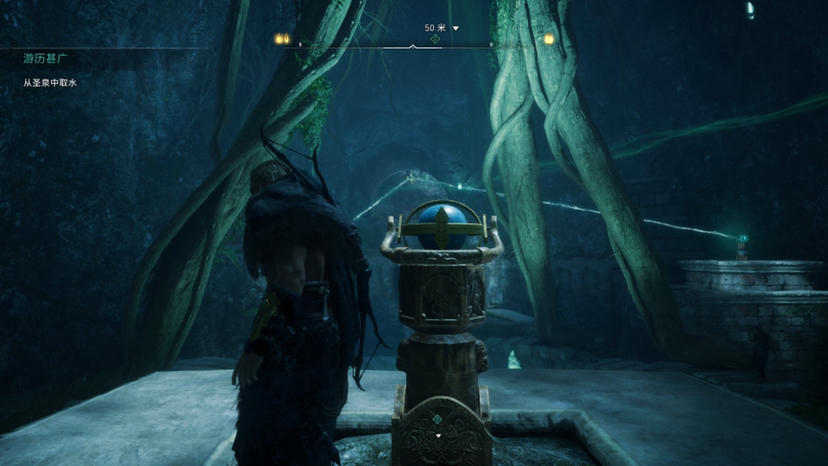
Task: Click the compass bar center indicator
Action: tap(413, 46)
